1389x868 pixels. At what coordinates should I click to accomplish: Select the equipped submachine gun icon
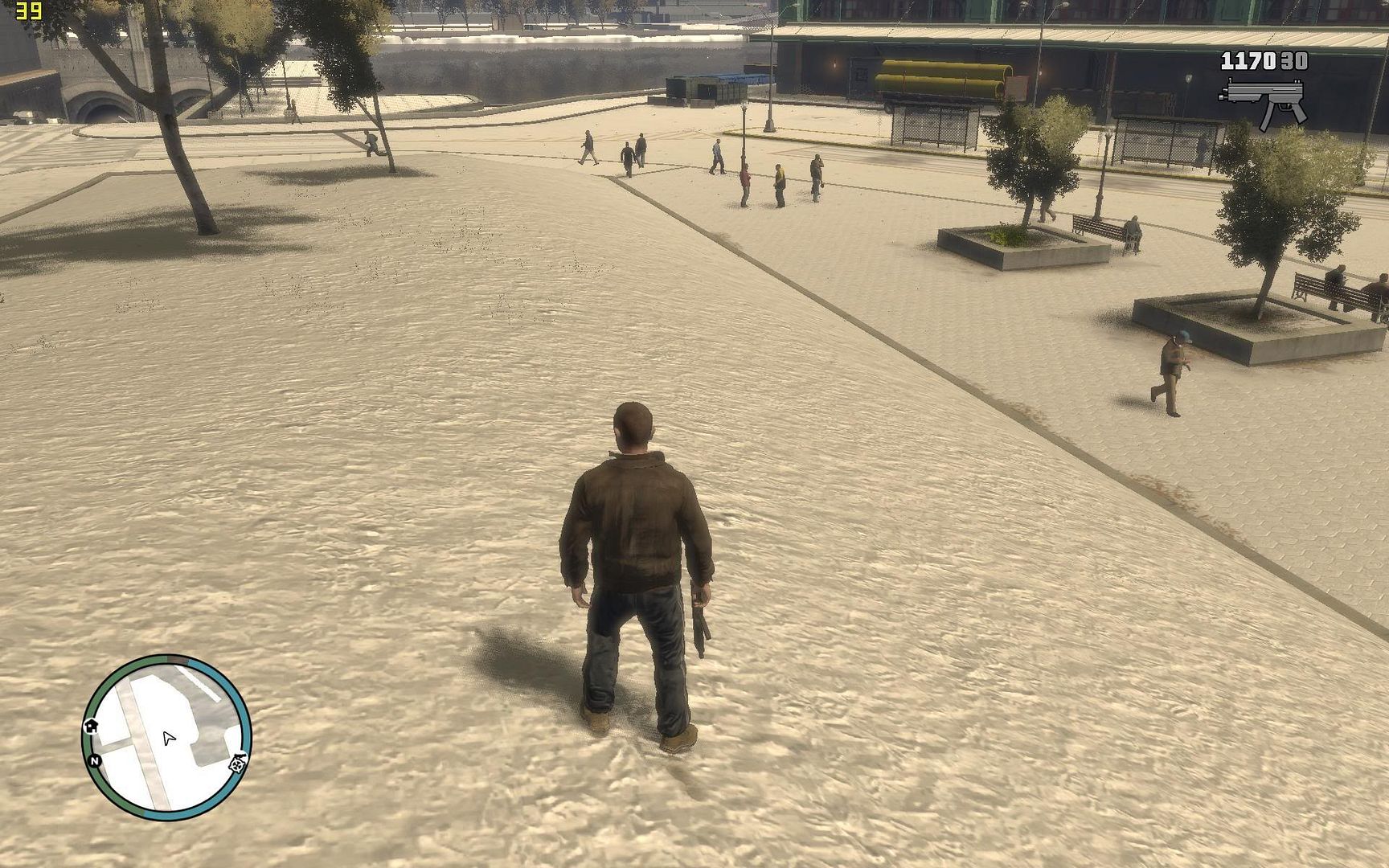coord(1264,101)
